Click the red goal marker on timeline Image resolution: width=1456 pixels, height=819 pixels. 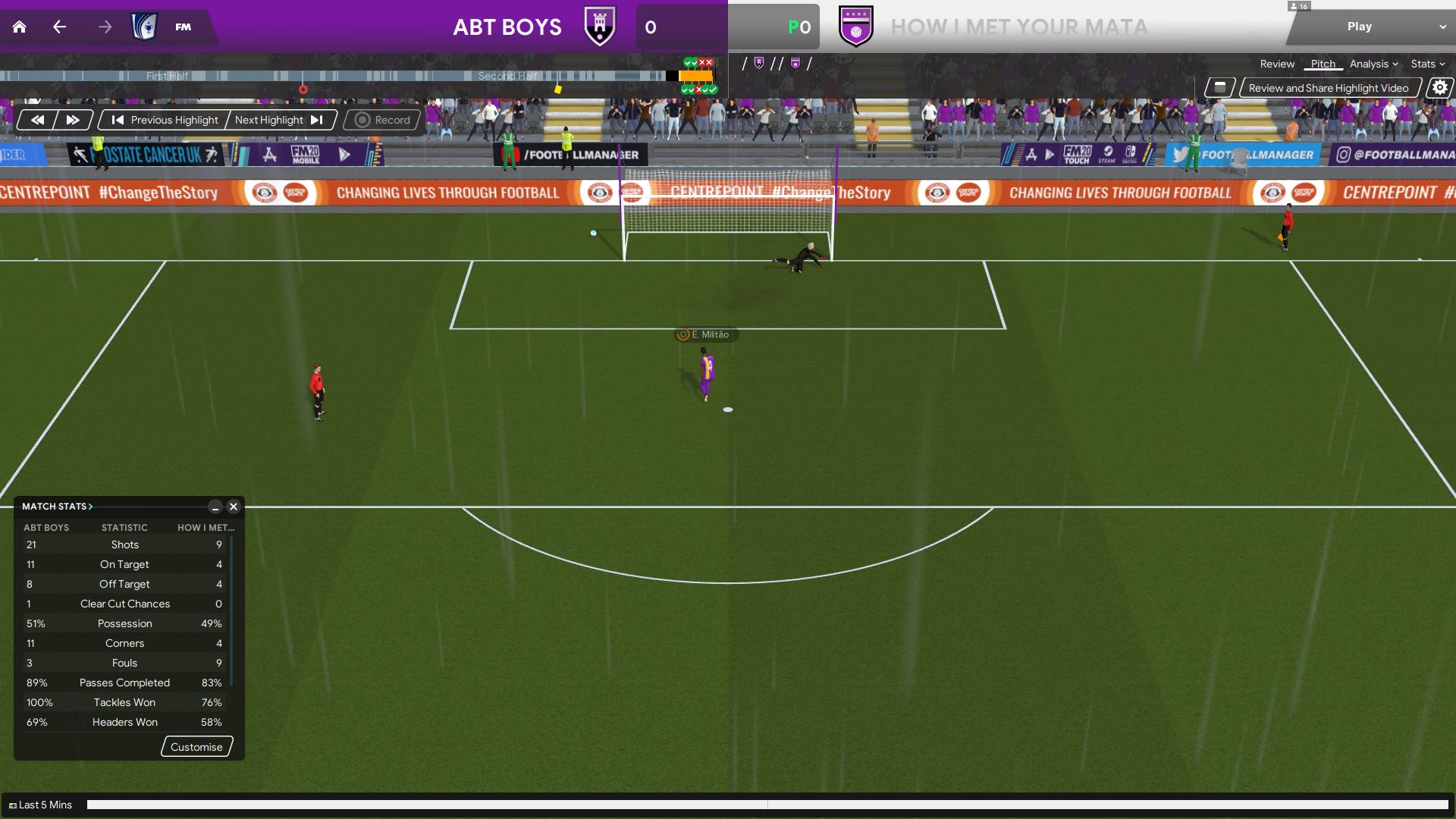[303, 89]
